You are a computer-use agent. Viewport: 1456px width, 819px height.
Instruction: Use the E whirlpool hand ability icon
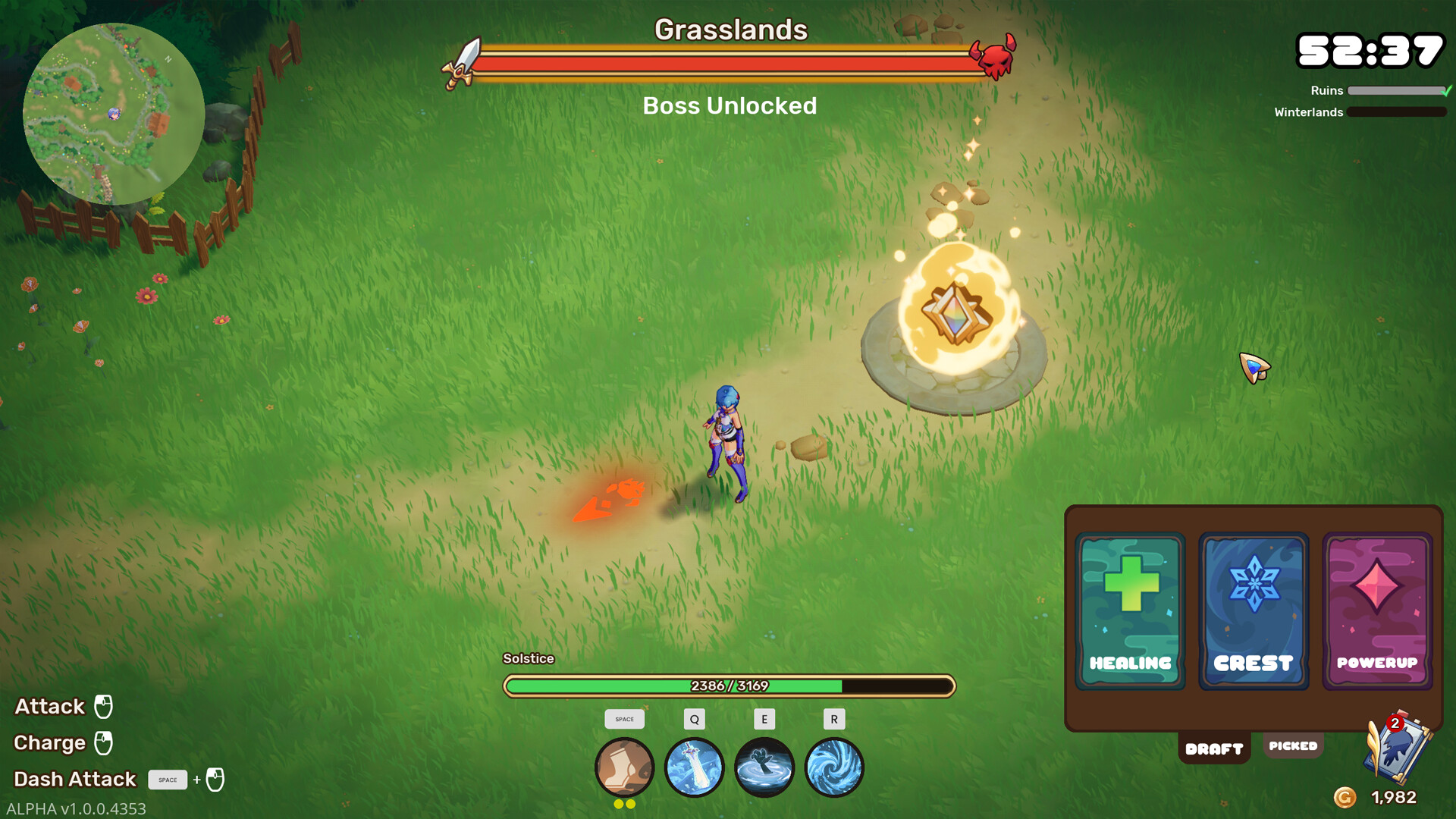[x=764, y=767]
